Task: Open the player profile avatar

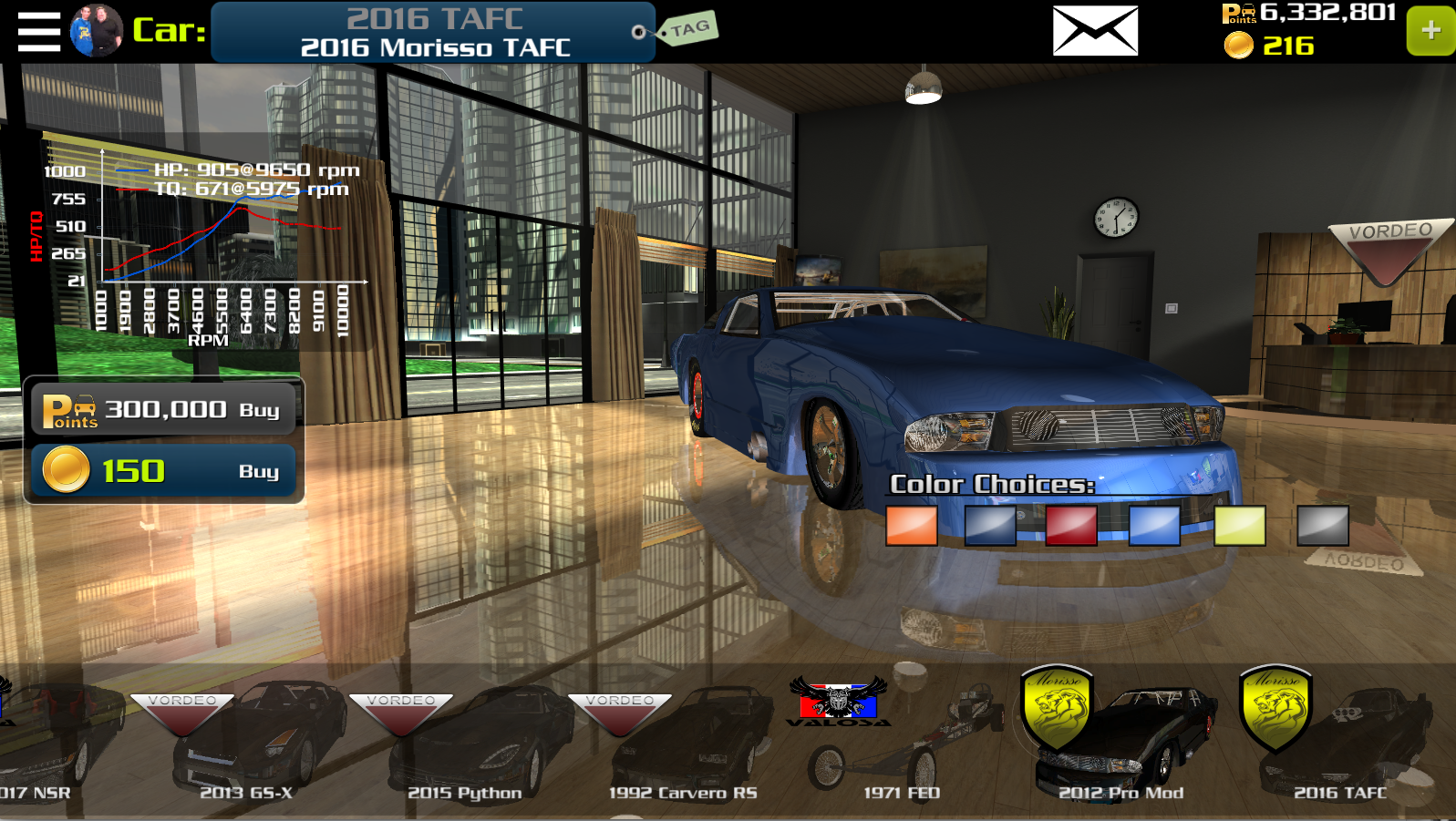Action: coord(96,31)
